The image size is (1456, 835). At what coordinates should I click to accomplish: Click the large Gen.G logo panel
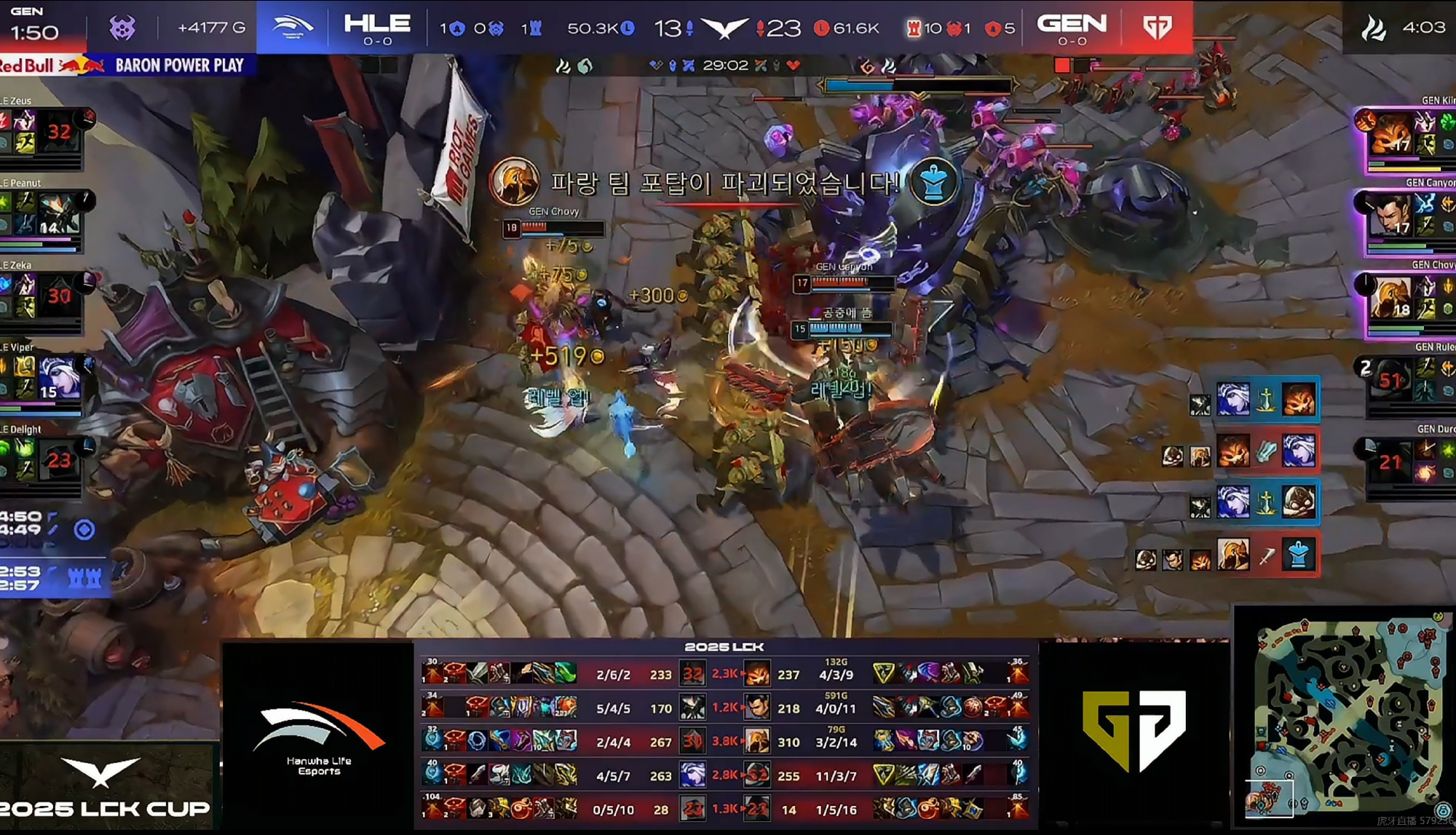pyautogui.click(x=1133, y=730)
